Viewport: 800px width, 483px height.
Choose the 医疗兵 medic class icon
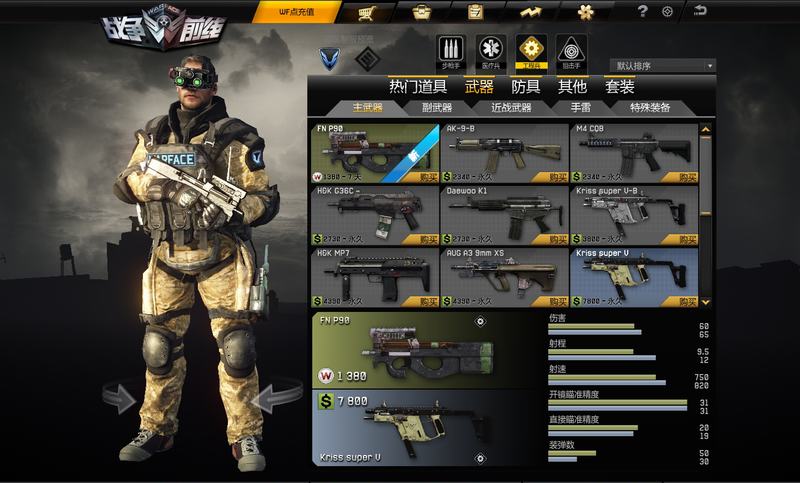tap(490, 50)
